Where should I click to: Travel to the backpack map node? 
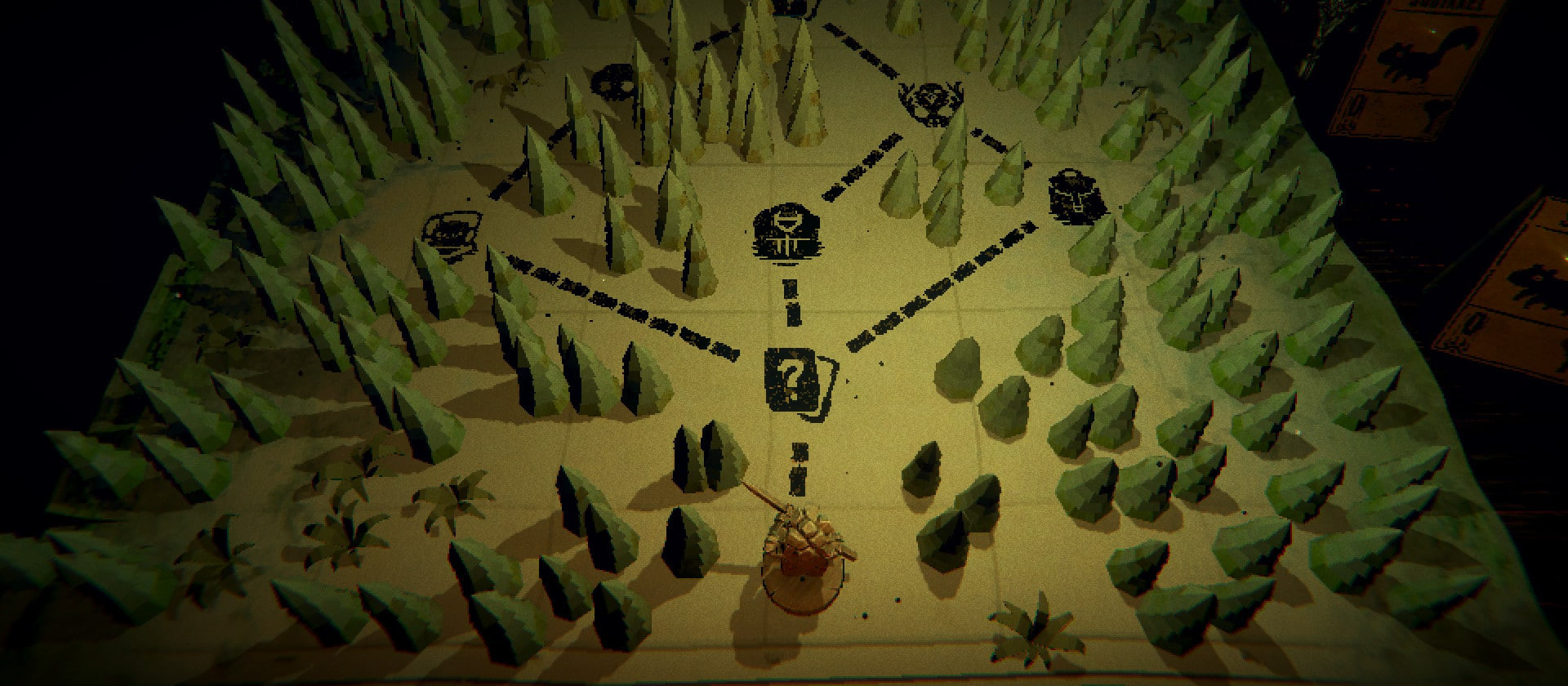(x=1076, y=197)
